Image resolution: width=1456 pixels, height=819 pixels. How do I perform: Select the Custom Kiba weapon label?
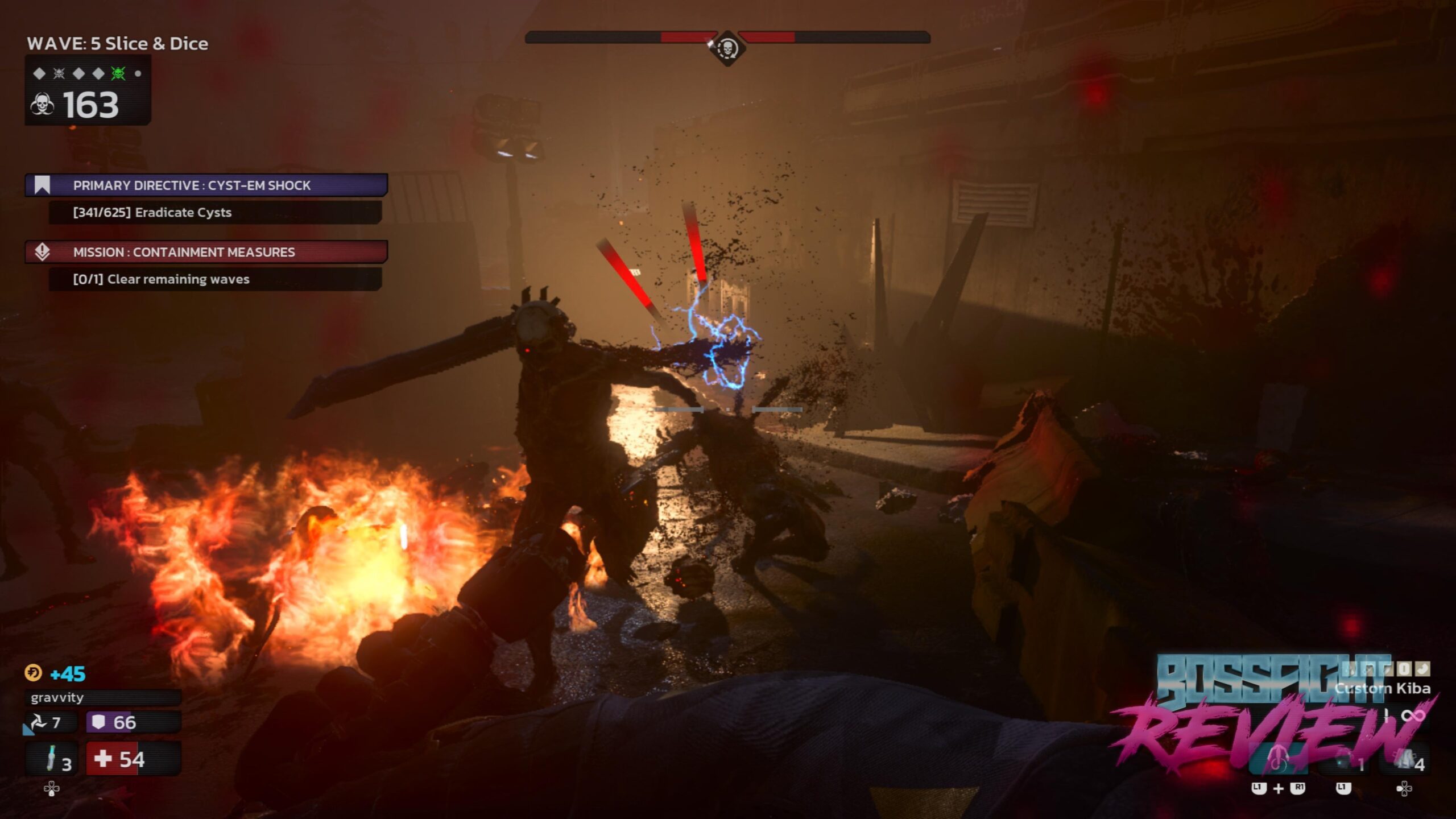(x=1382, y=689)
